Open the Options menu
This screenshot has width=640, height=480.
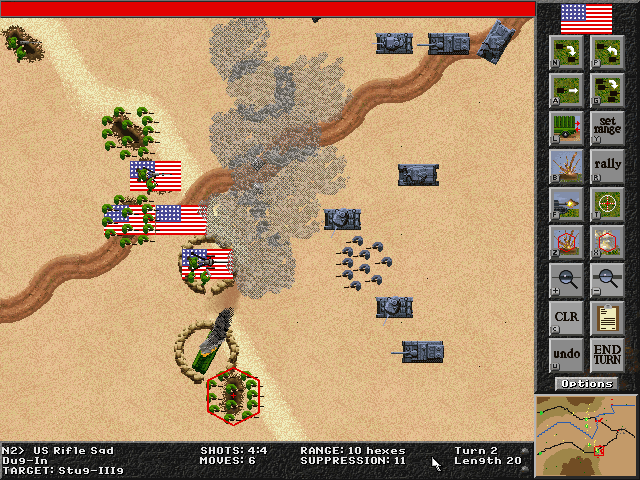coord(587,384)
